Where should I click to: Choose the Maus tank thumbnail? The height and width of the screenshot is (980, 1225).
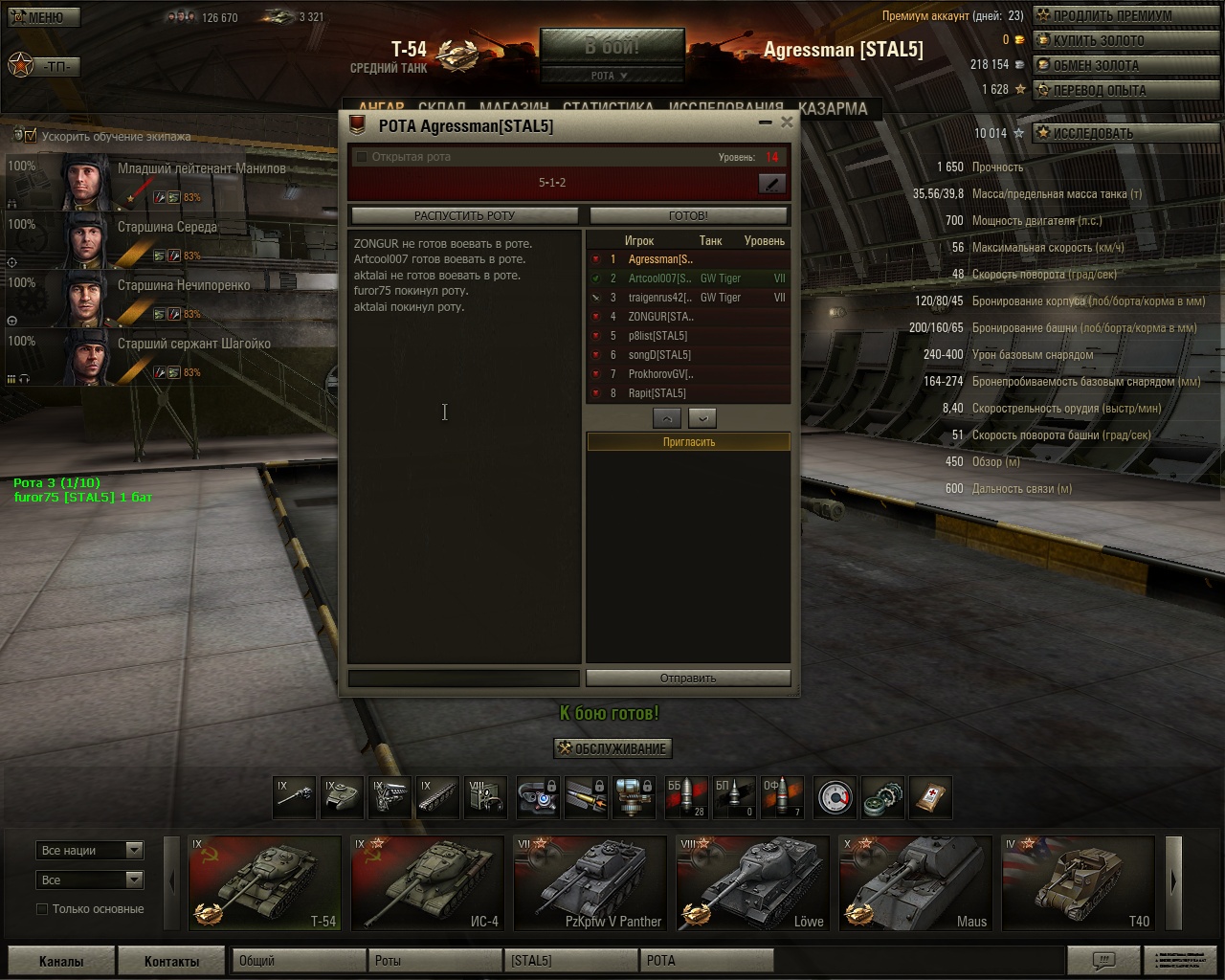(915, 882)
